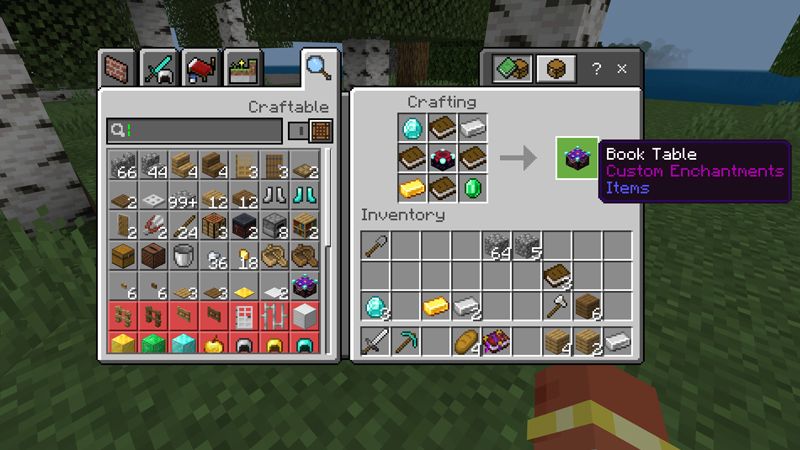800x450 pixels.
Task: Pick the emerald from the crafting grid
Action: tap(472, 188)
